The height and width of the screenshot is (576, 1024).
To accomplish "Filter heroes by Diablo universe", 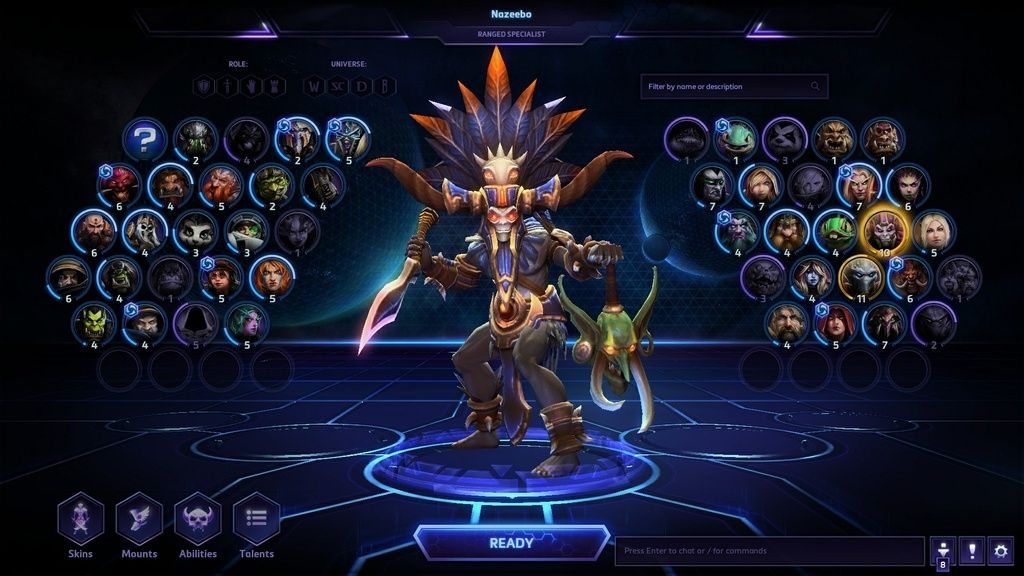I will click(363, 86).
